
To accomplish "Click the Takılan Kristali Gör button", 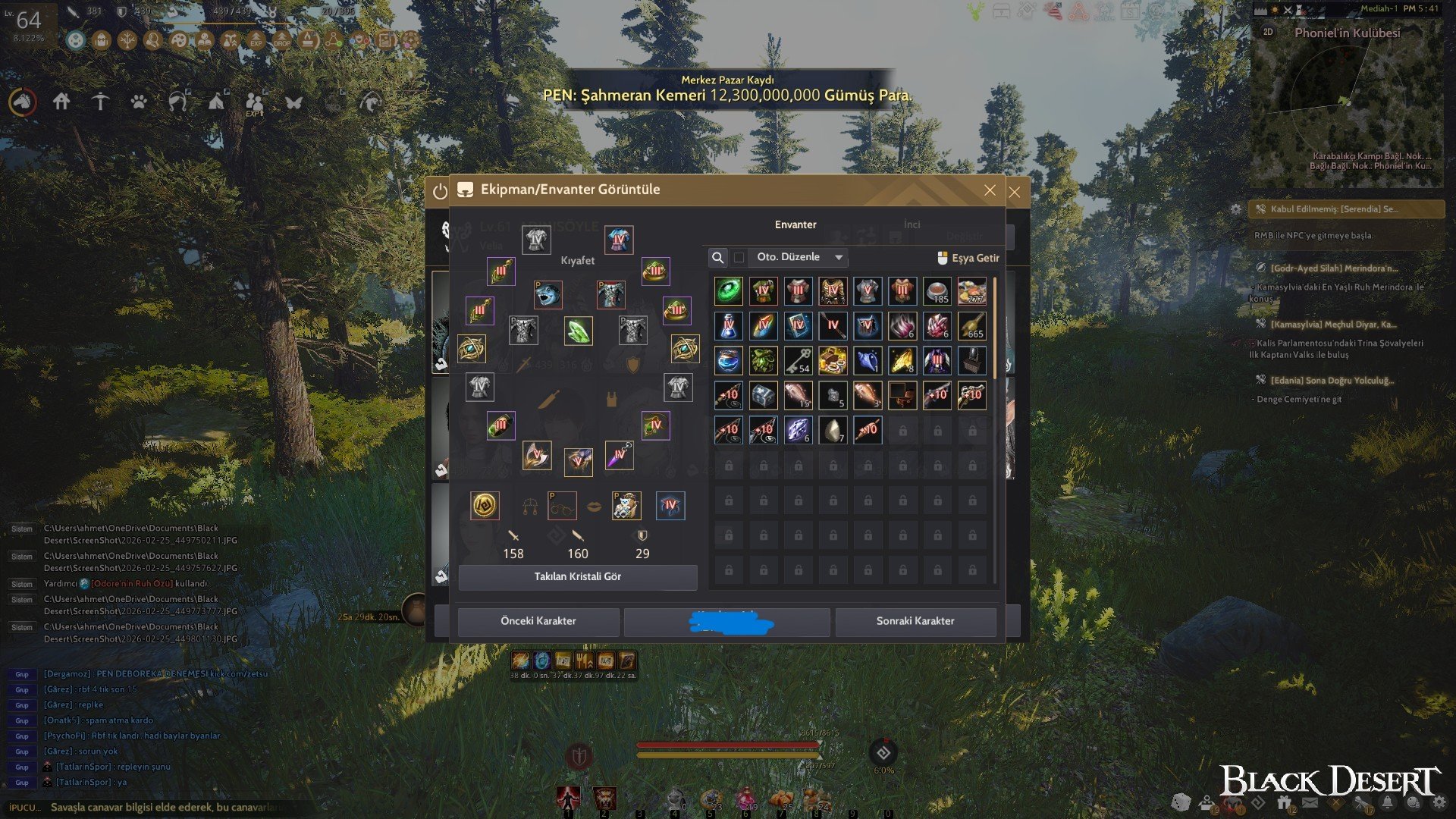I will (x=579, y=577).
